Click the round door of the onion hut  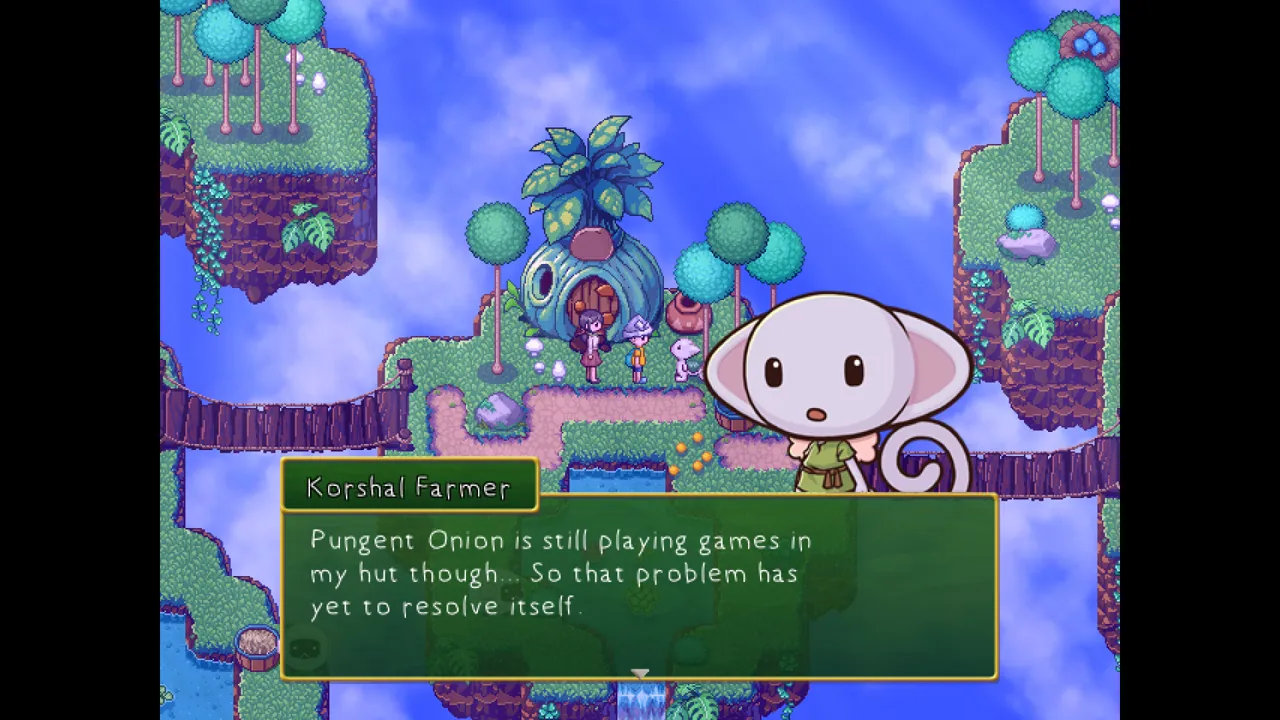(589, 297)
